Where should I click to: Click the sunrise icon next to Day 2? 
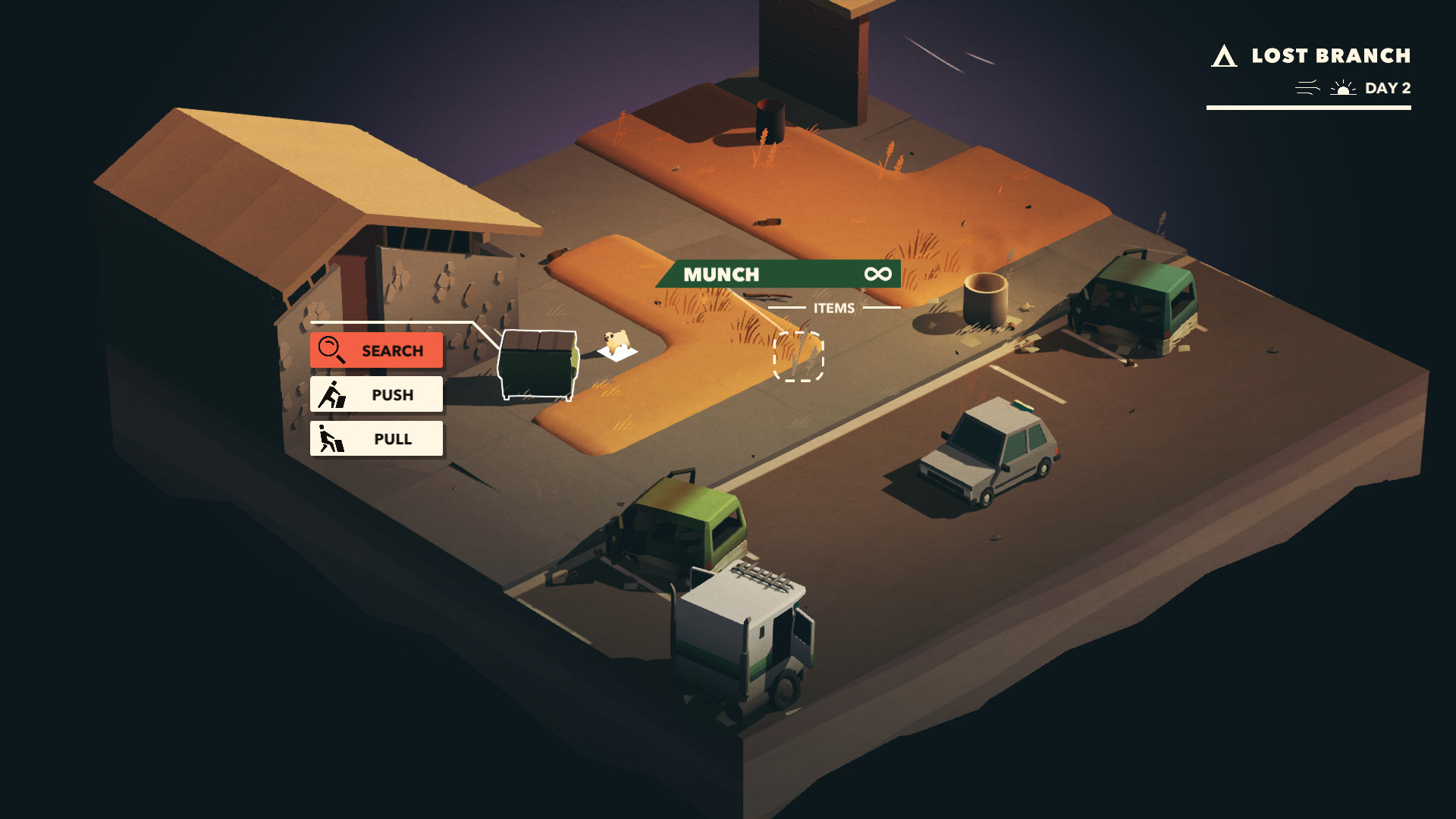[1345, 88]
